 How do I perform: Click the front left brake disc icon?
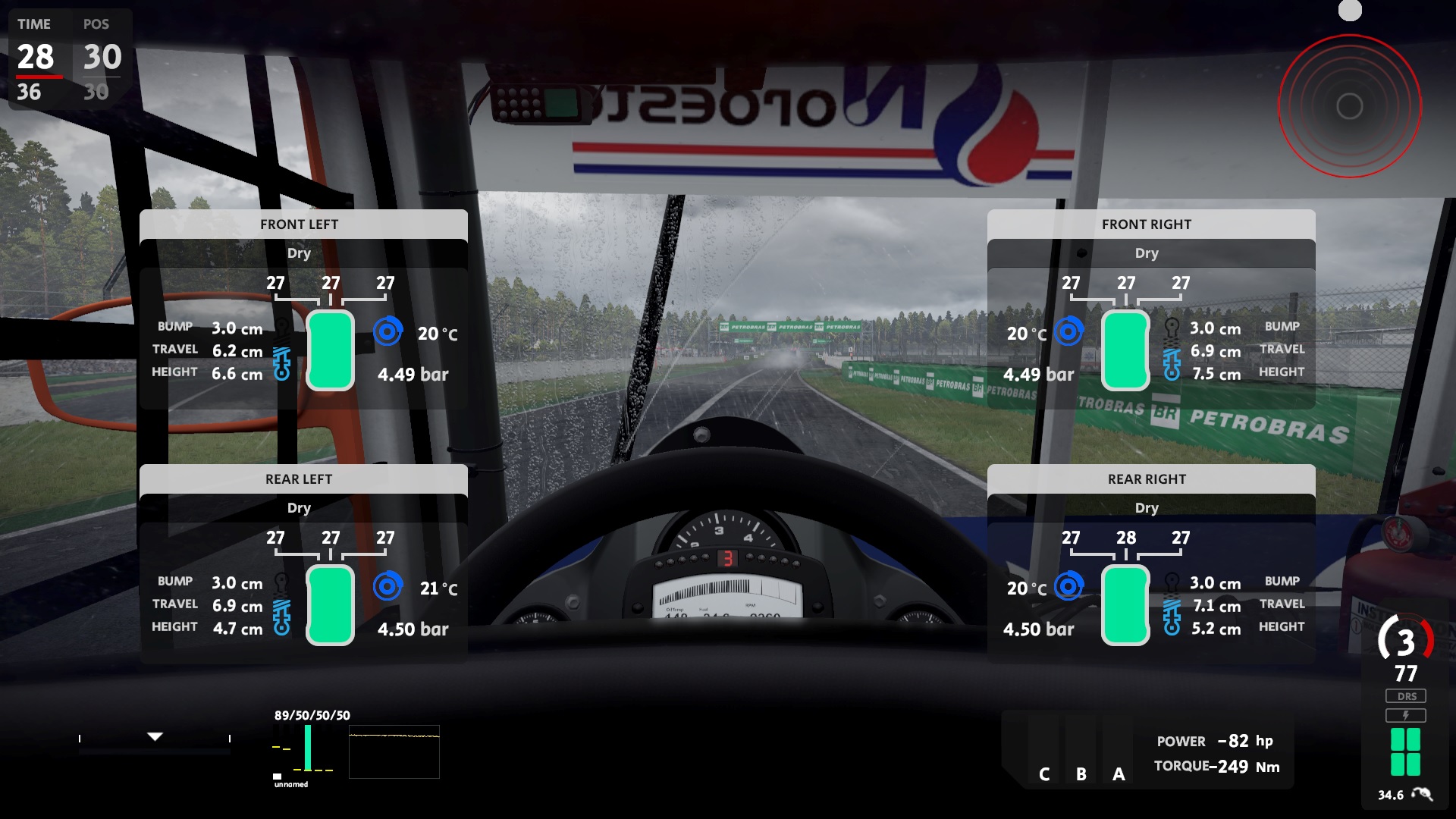(x=388, y=331)
